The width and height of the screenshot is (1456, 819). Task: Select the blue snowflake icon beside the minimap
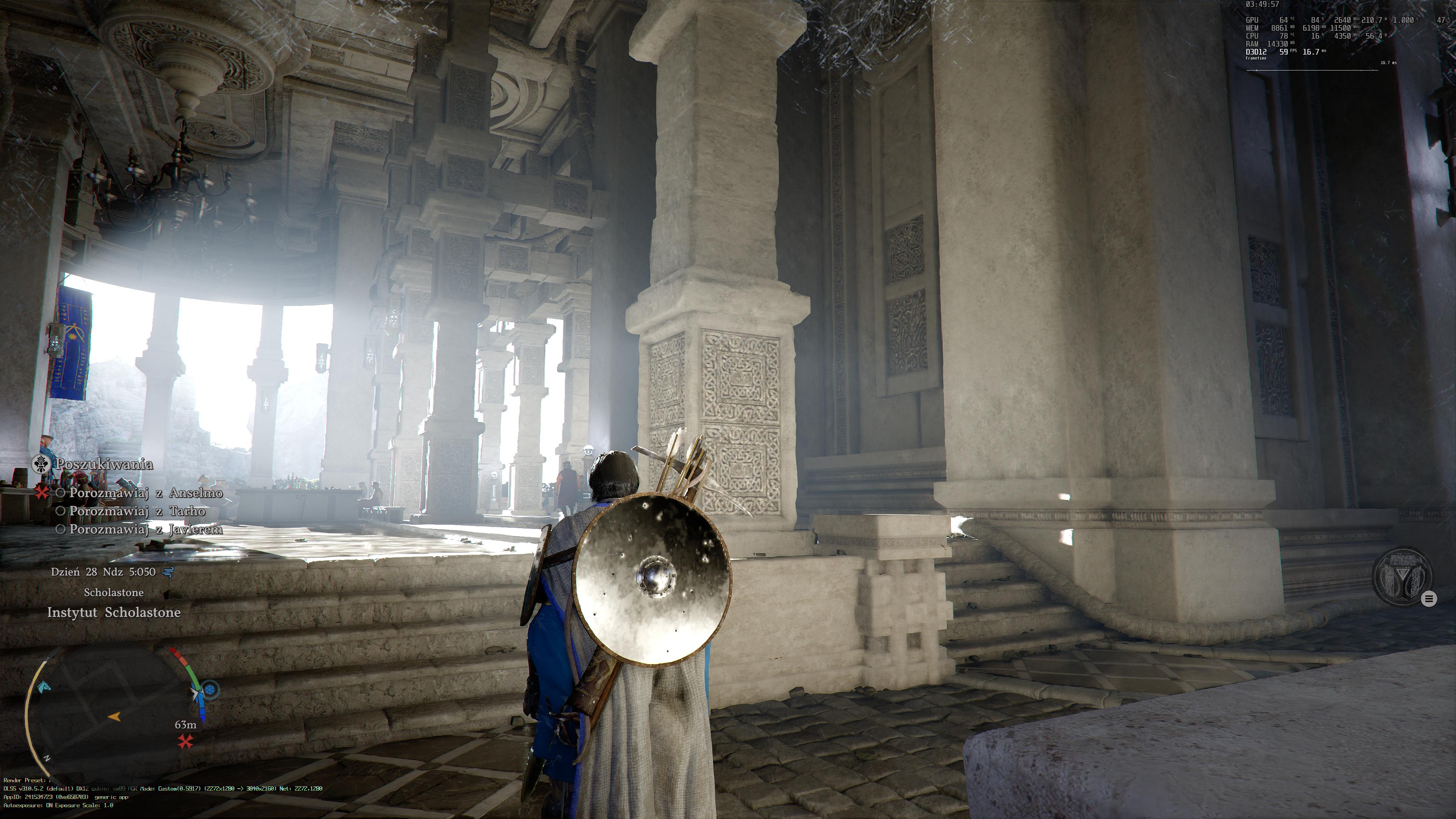pyautogui.click(x=210, y=690)
